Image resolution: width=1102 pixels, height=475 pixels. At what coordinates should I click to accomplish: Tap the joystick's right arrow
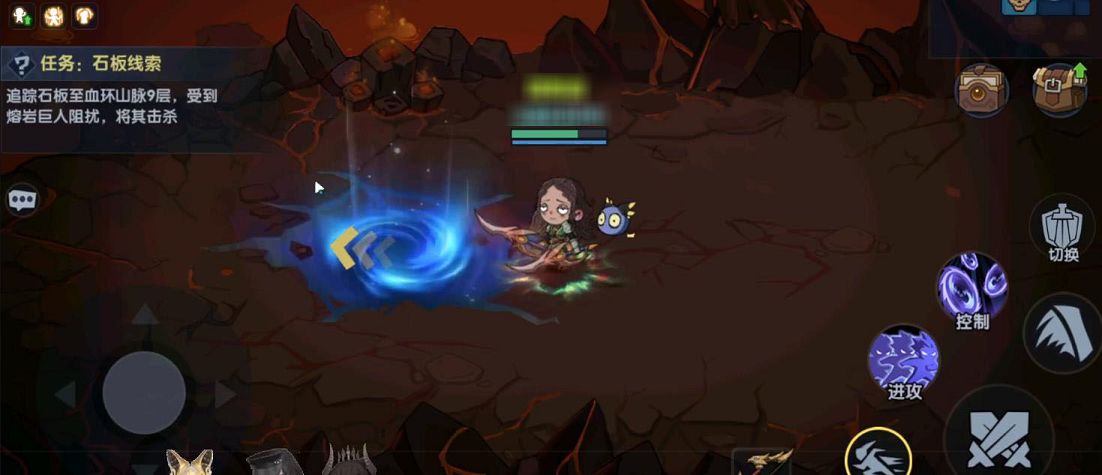225,395
